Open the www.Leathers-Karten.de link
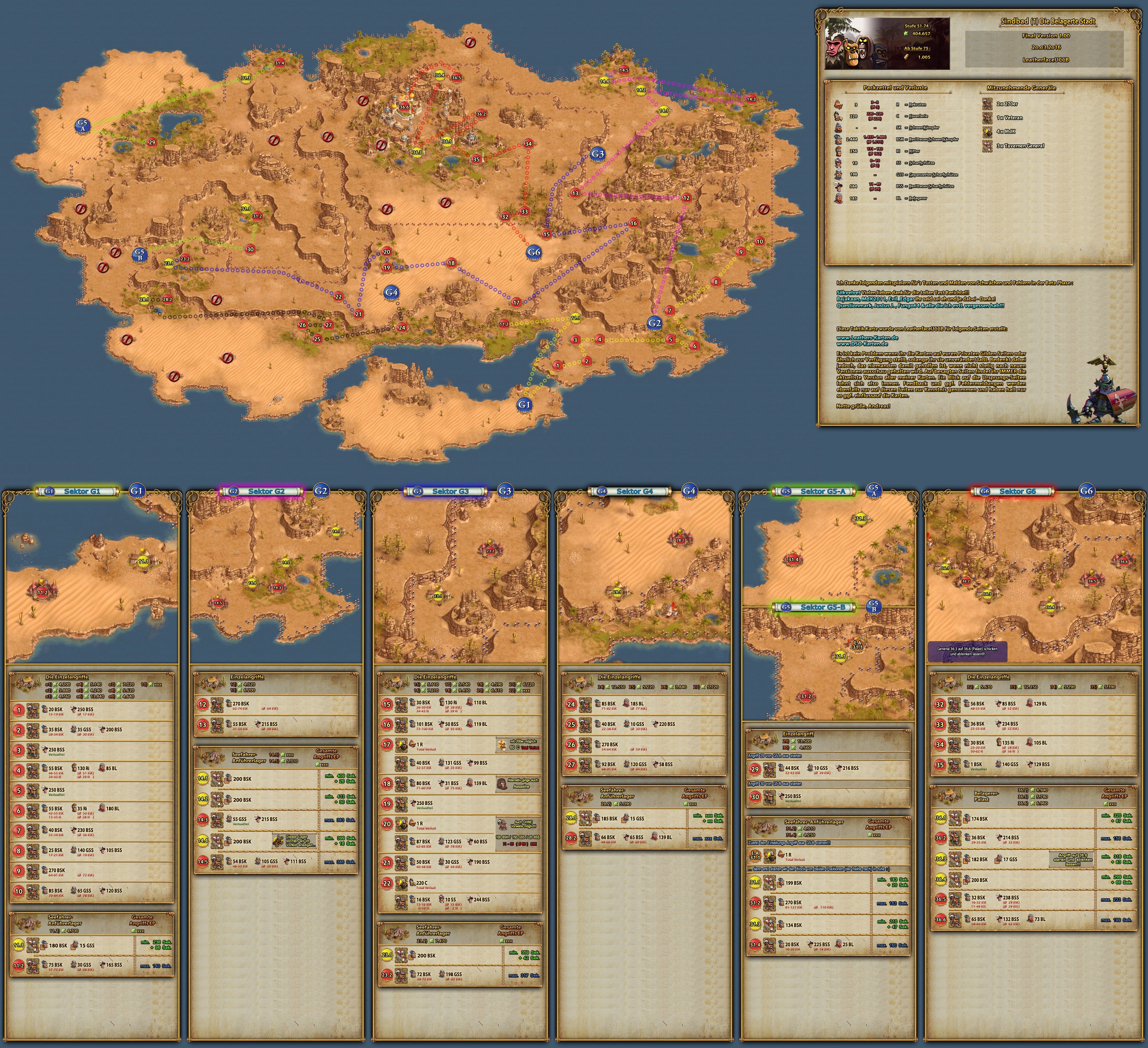 tap(867, 337)
